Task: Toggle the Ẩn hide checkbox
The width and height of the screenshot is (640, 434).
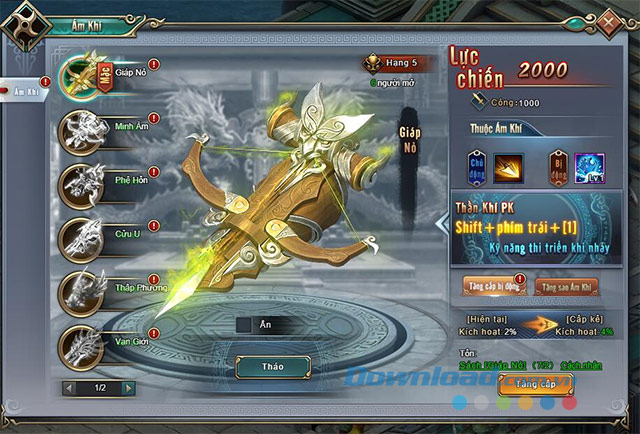Action: (243, 324)
